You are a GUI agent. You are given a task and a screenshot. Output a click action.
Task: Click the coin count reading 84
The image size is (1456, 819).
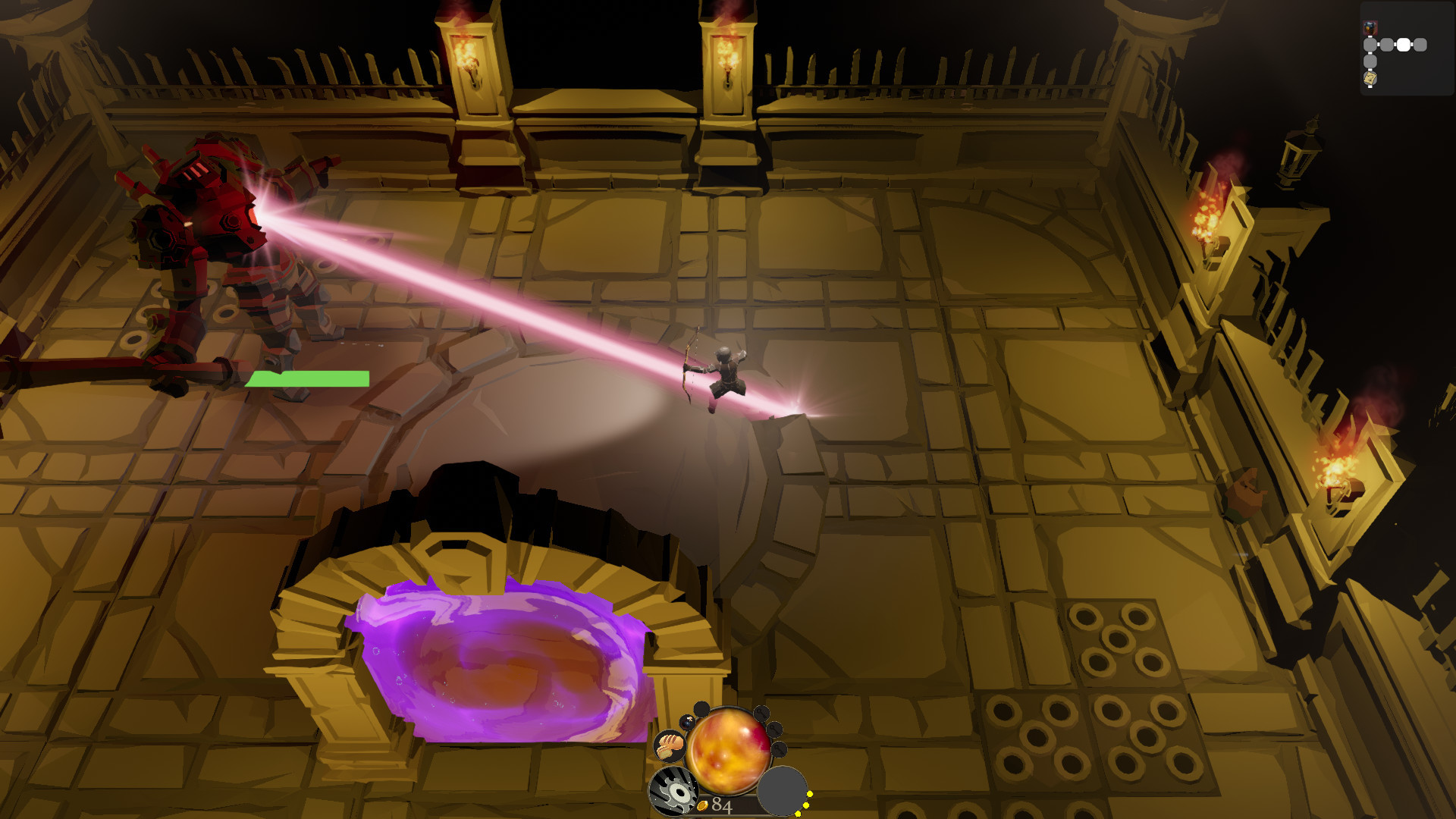722,804
